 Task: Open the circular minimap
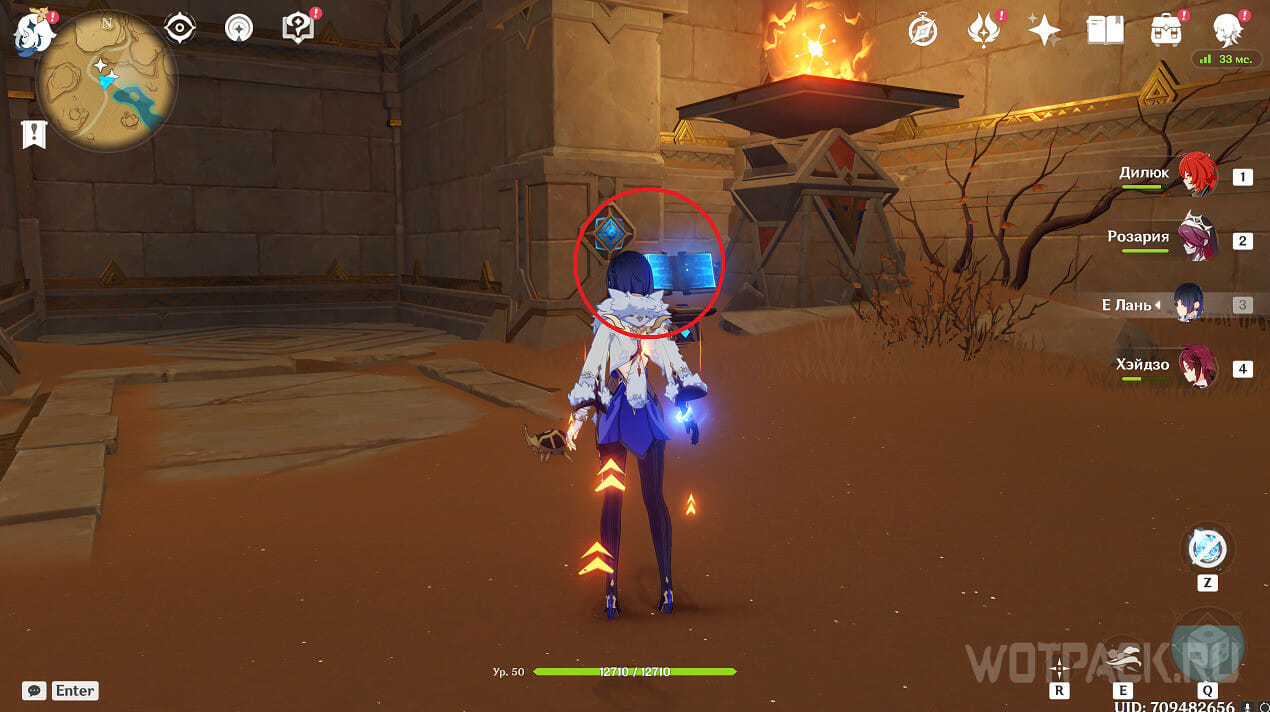point(107,81)
